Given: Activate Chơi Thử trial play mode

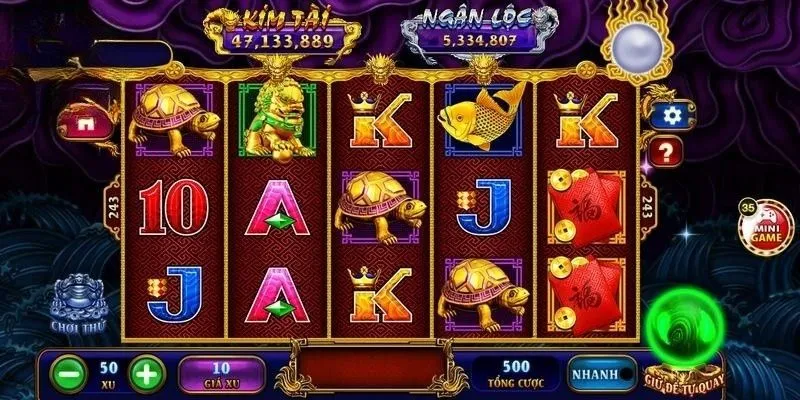Looking at the screenshot, I should click(80, 302).
